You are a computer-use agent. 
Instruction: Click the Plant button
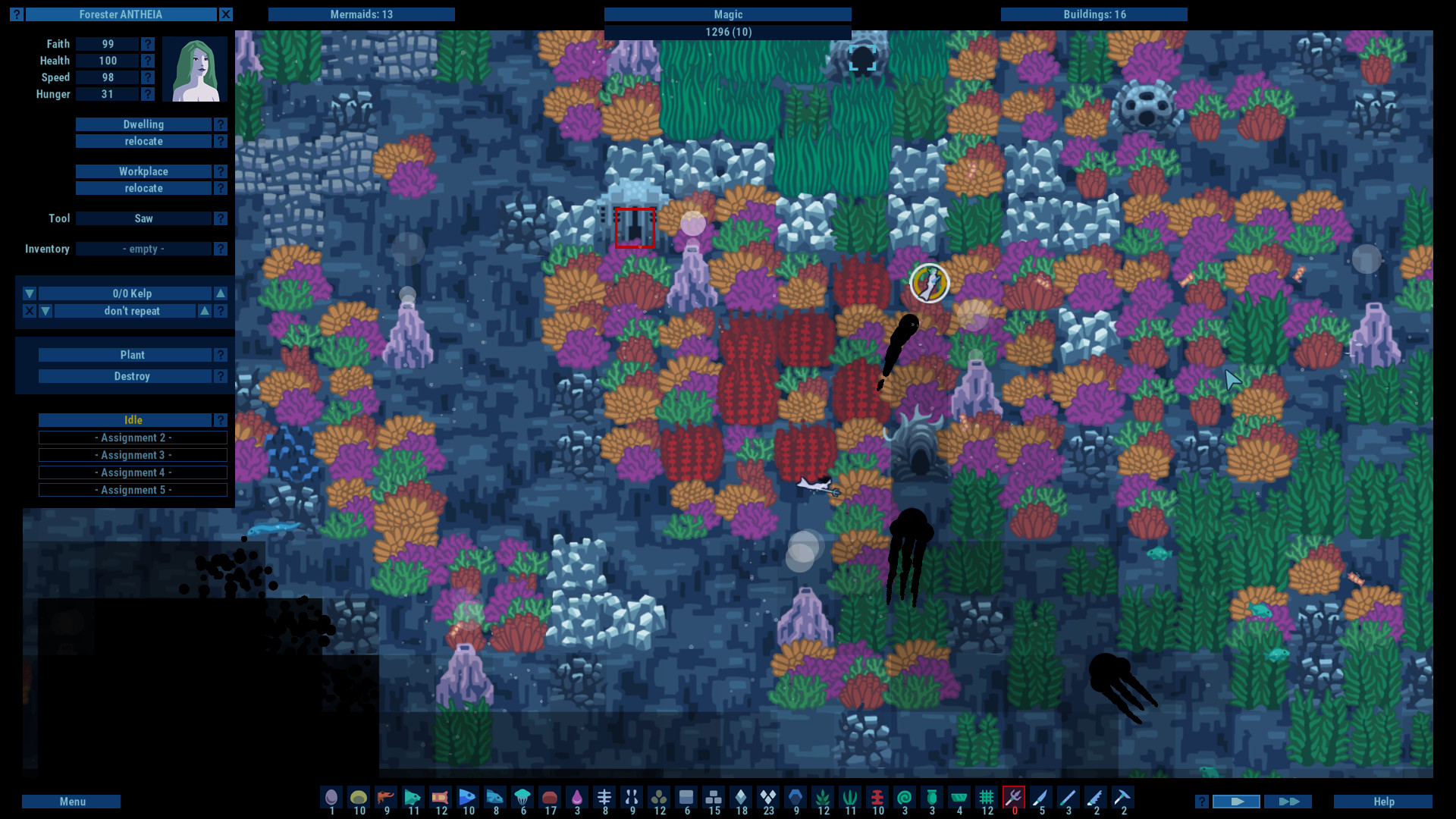[x=133, y=354]
